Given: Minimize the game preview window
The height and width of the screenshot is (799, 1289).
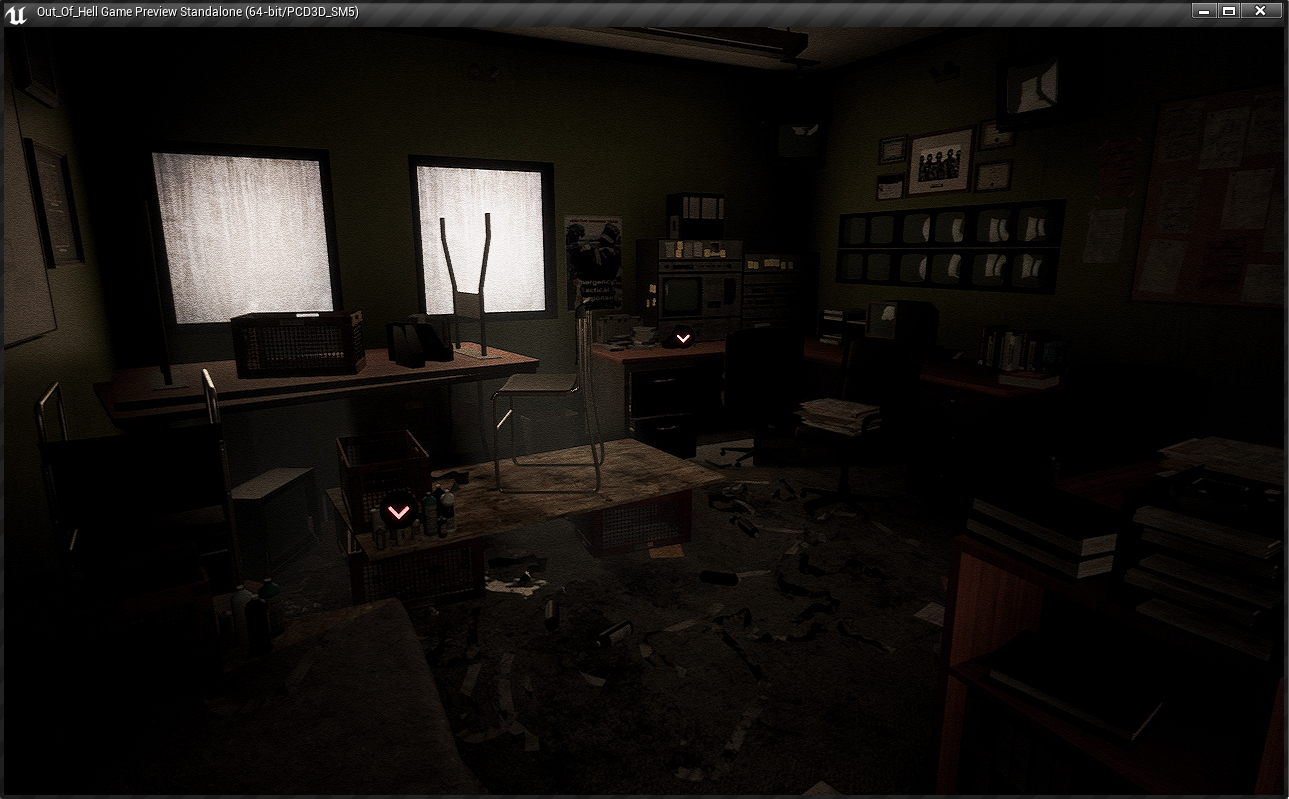Looking at the screenshot, I should pyautogui.click(x=1203, y=11).
